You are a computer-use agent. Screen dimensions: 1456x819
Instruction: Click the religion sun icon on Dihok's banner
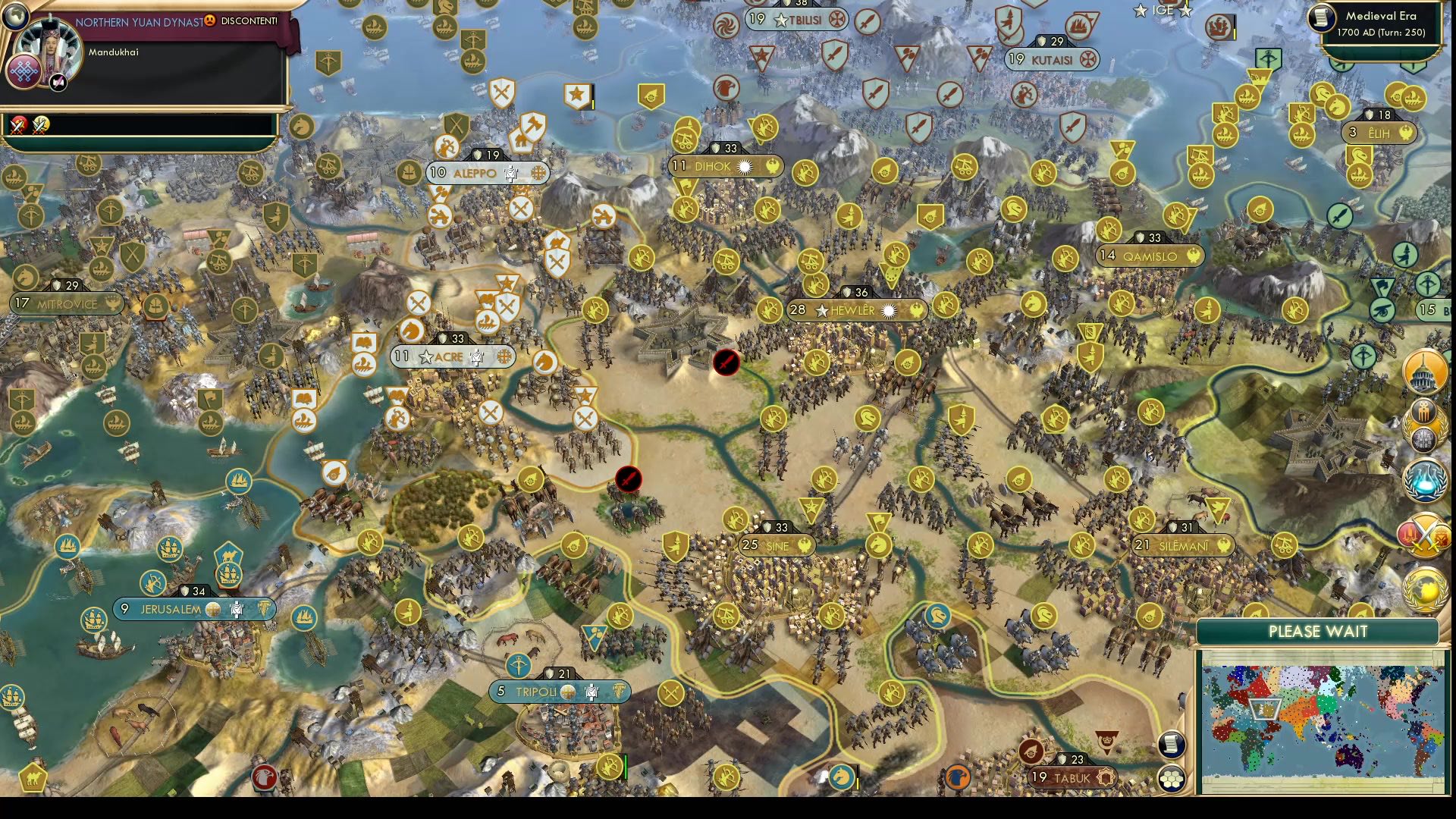coord(744,166)
